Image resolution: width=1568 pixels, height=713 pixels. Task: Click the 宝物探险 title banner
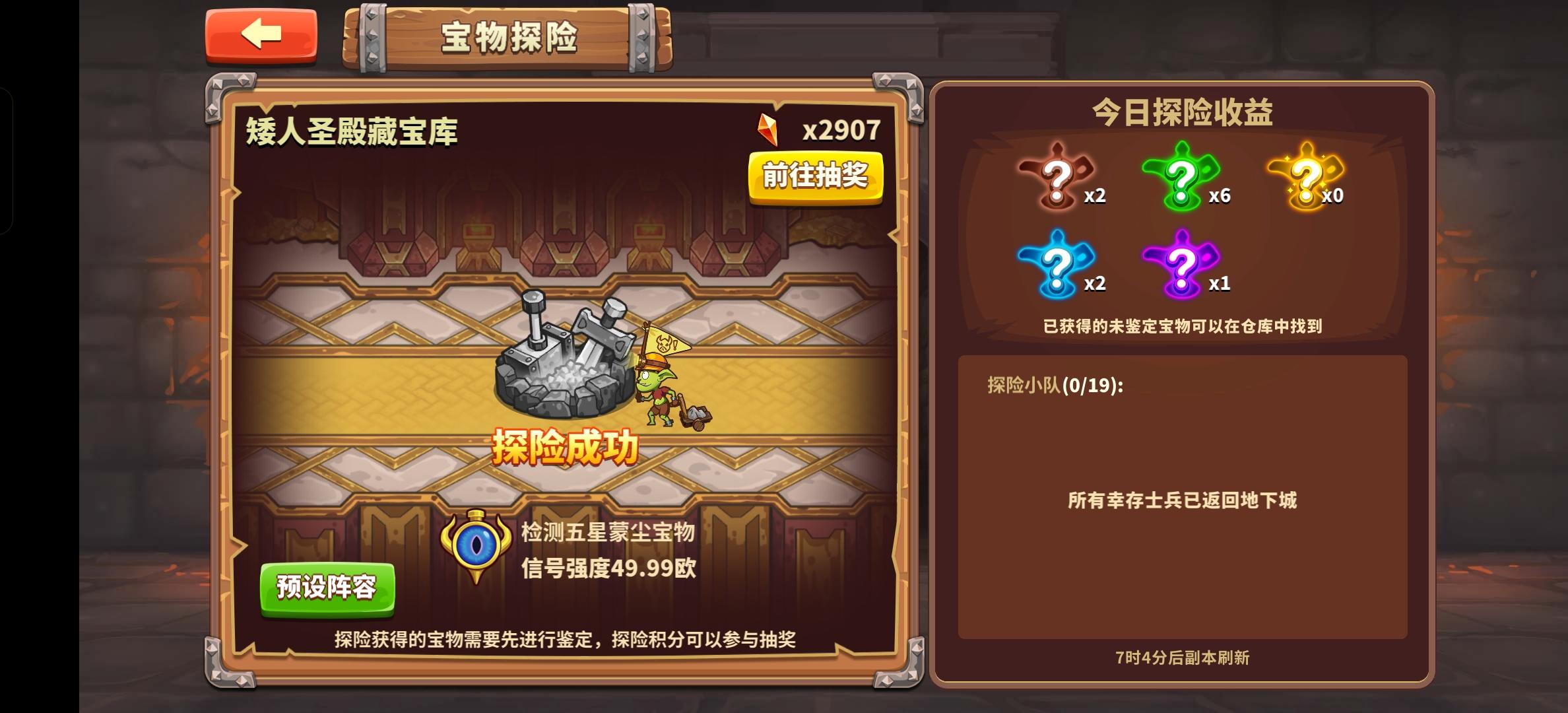(509, 38)
